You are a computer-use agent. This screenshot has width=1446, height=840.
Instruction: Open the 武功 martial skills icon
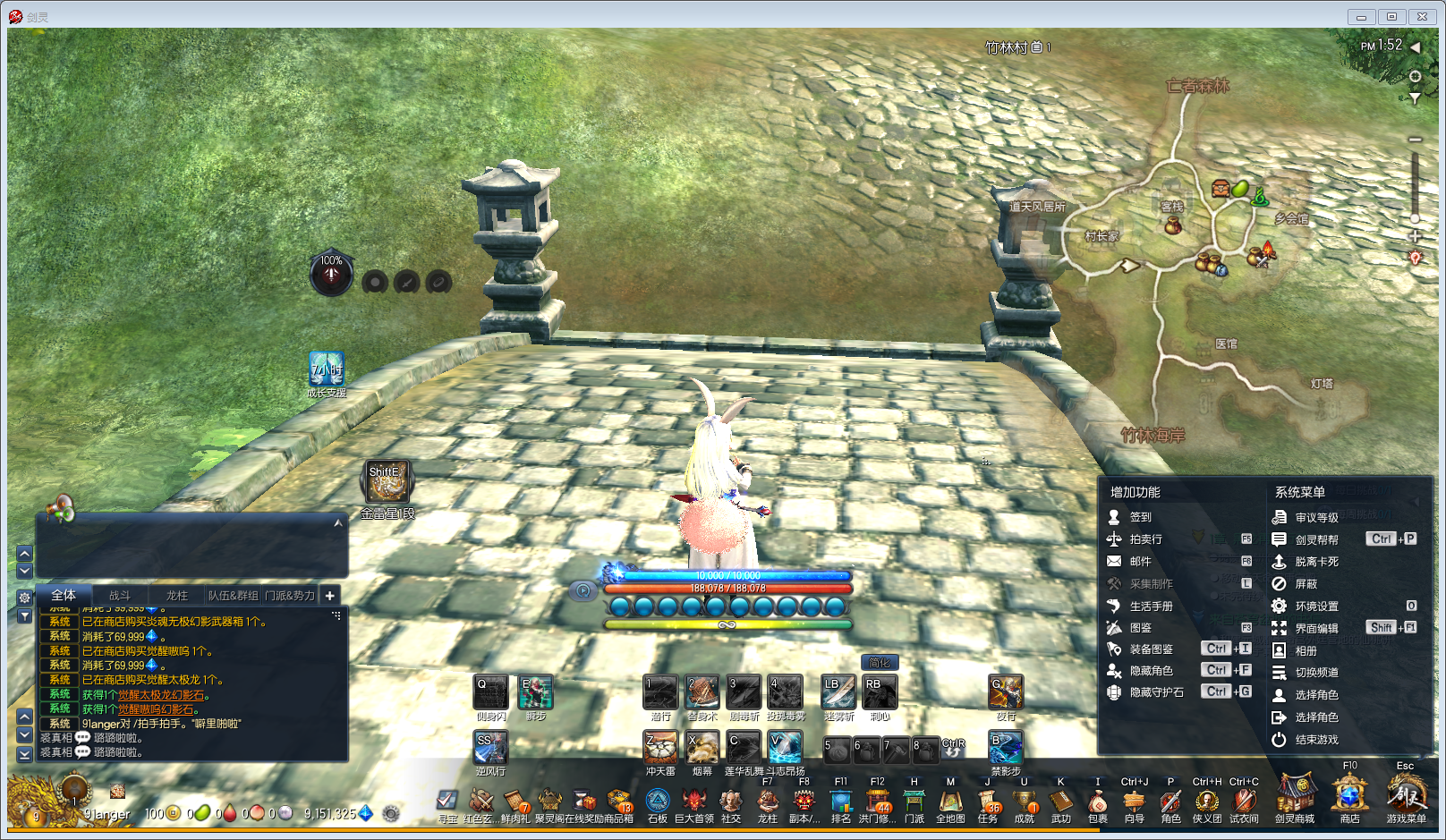pyautogui.click(x=1060, y=802)
